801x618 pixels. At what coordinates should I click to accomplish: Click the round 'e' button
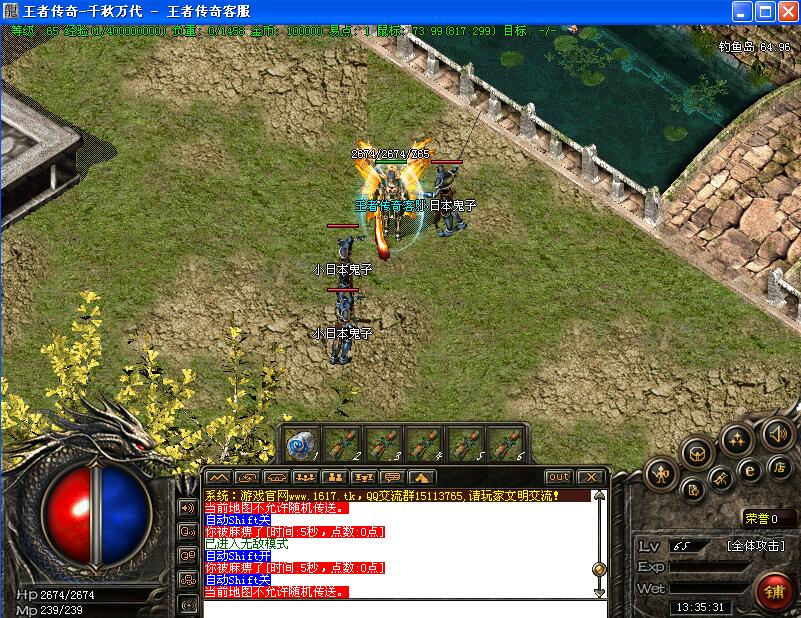(748, 470)
